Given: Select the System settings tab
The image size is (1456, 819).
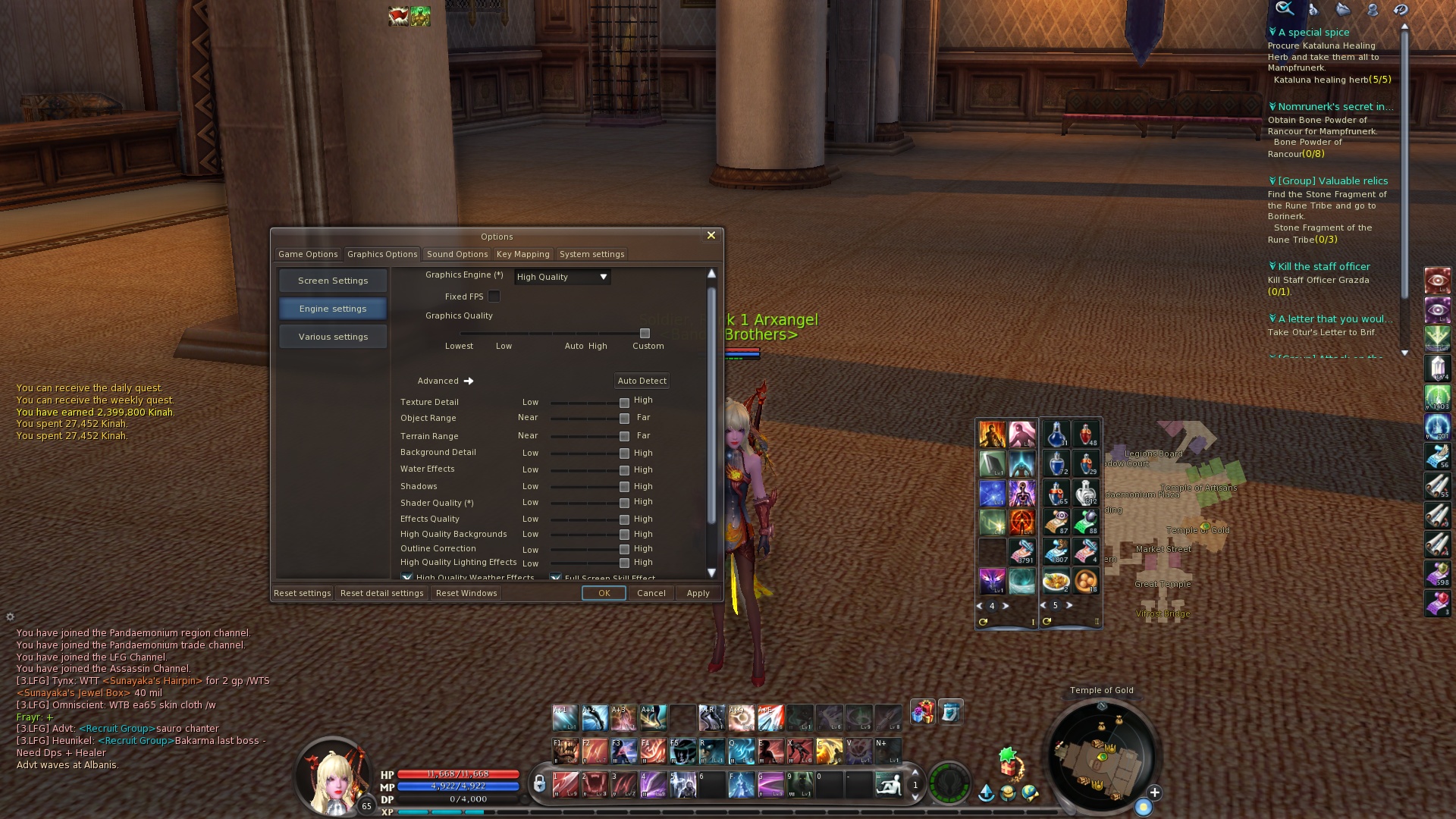Looking at the screenshot, I should 591,254.
